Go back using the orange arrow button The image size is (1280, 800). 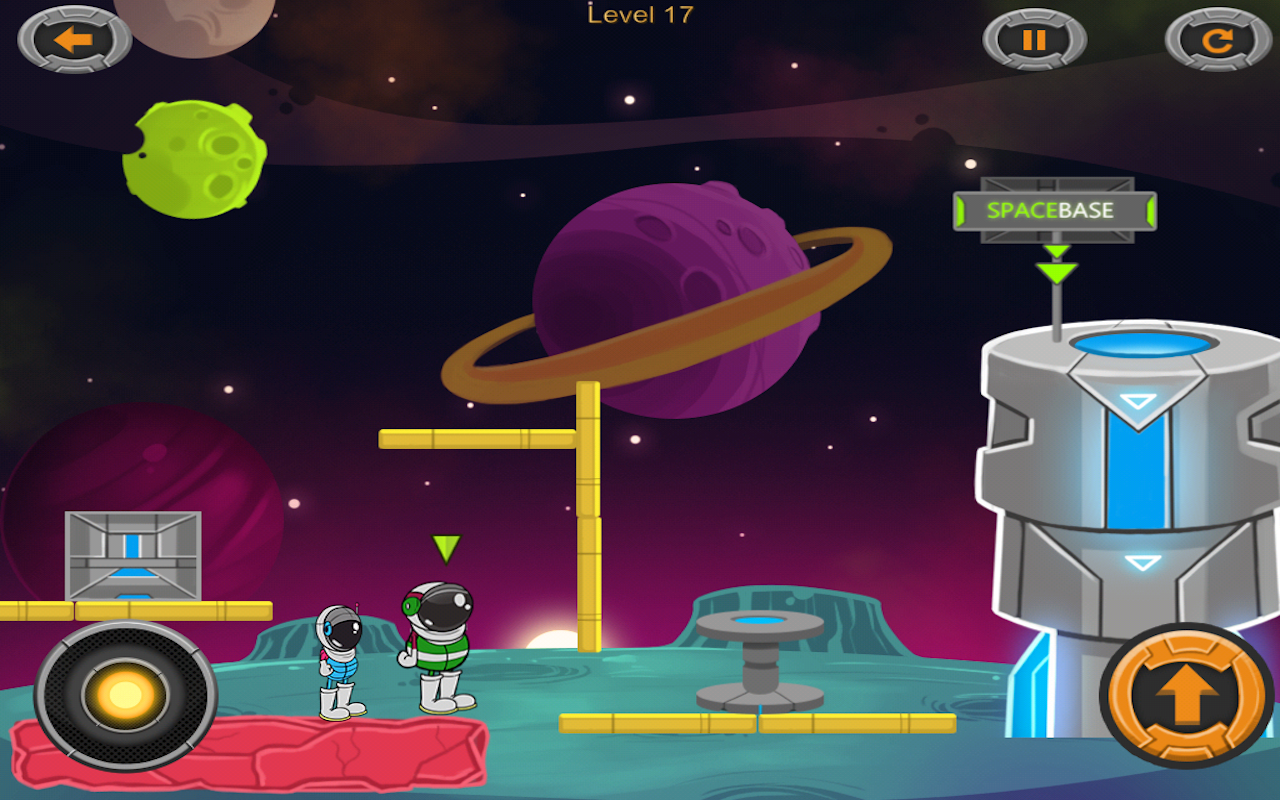(74, 40)
